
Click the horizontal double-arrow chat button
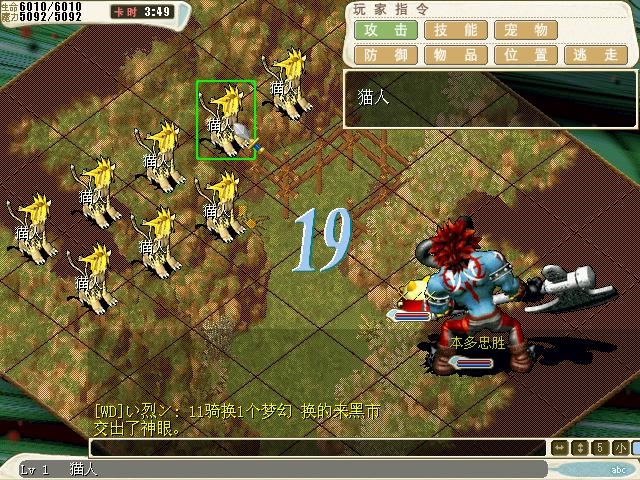pos(560,448)
